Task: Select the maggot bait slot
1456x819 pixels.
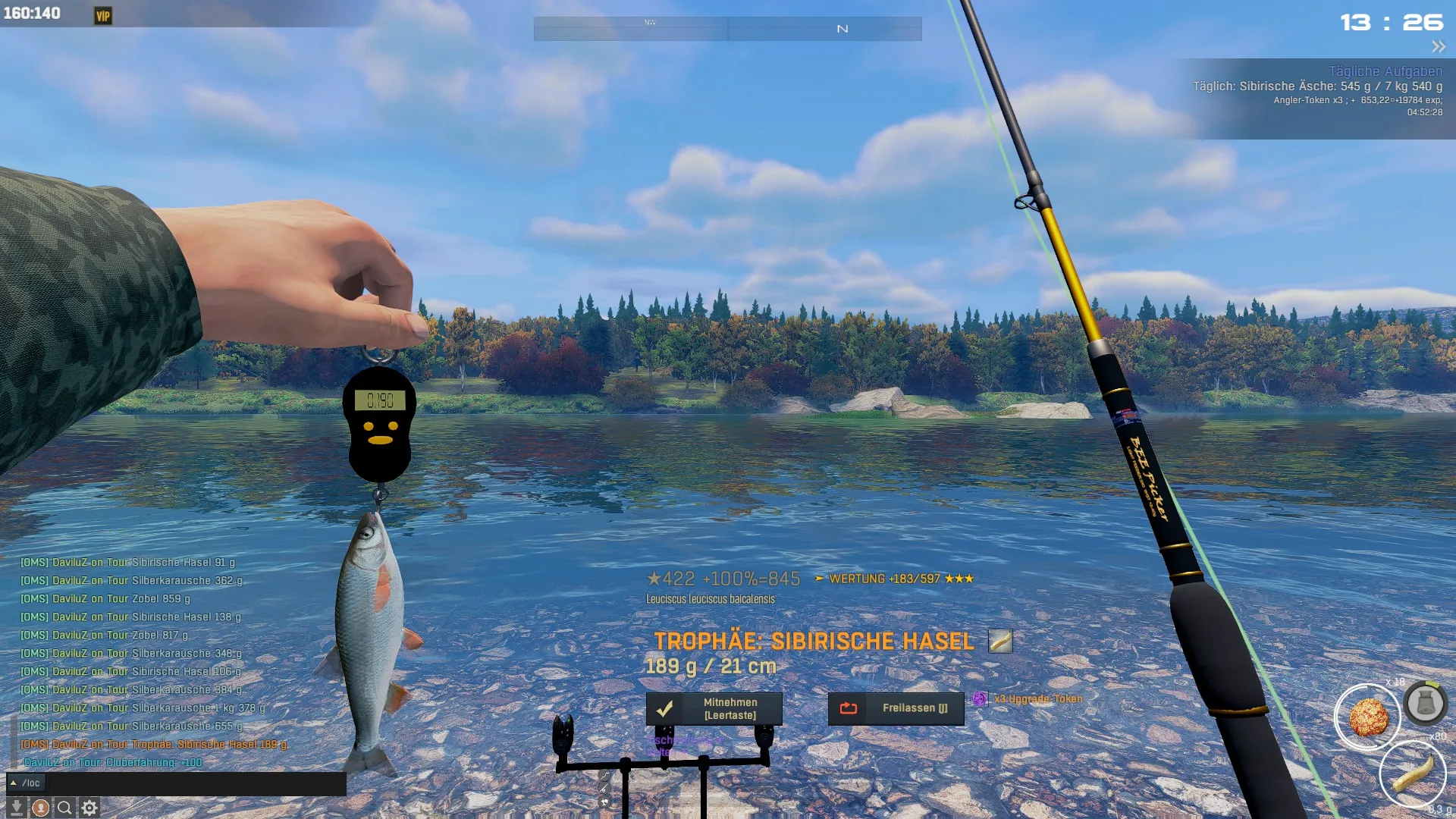Action: pos(1413,773)
